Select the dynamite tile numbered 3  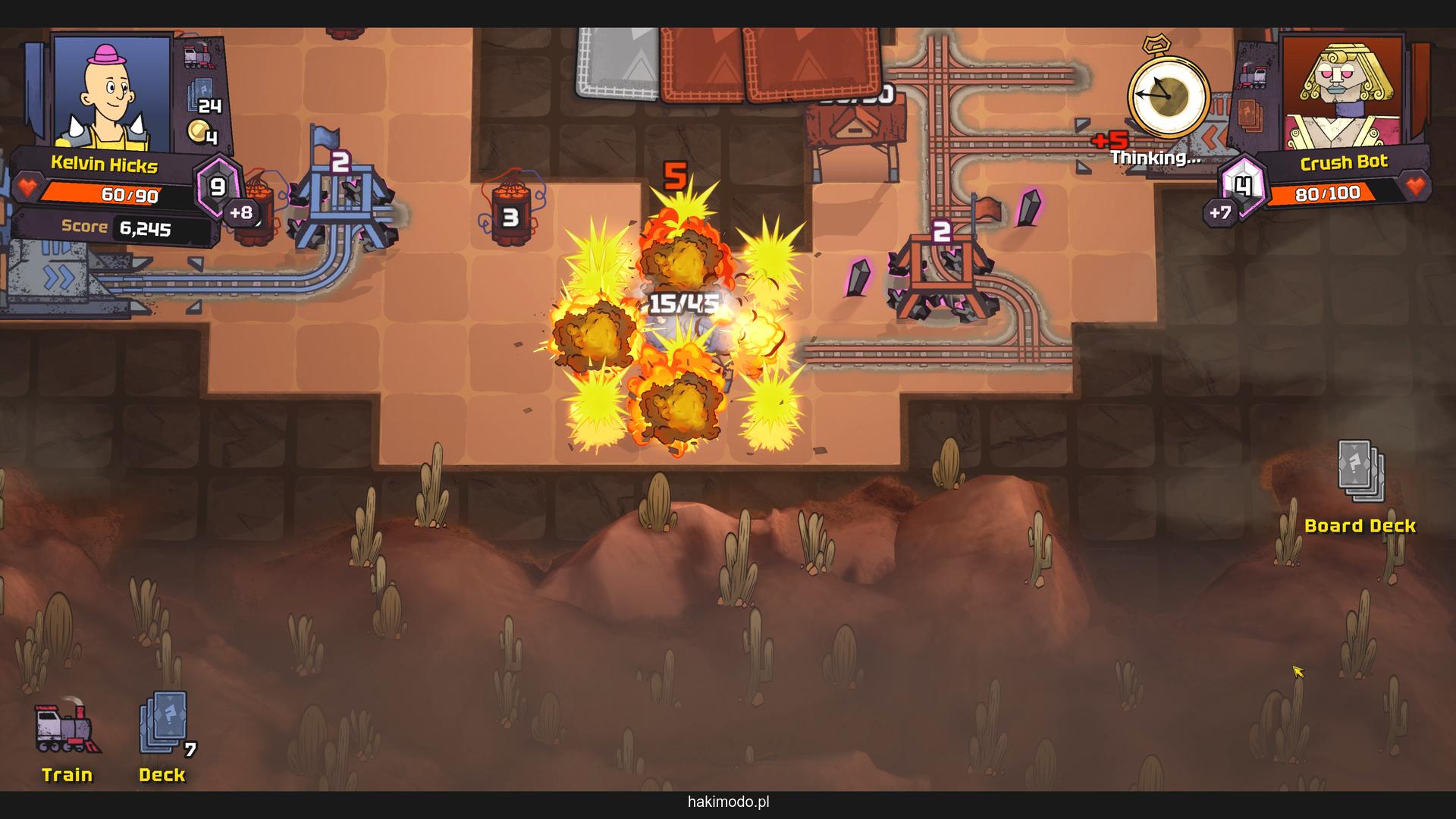[x=510, y=217]
